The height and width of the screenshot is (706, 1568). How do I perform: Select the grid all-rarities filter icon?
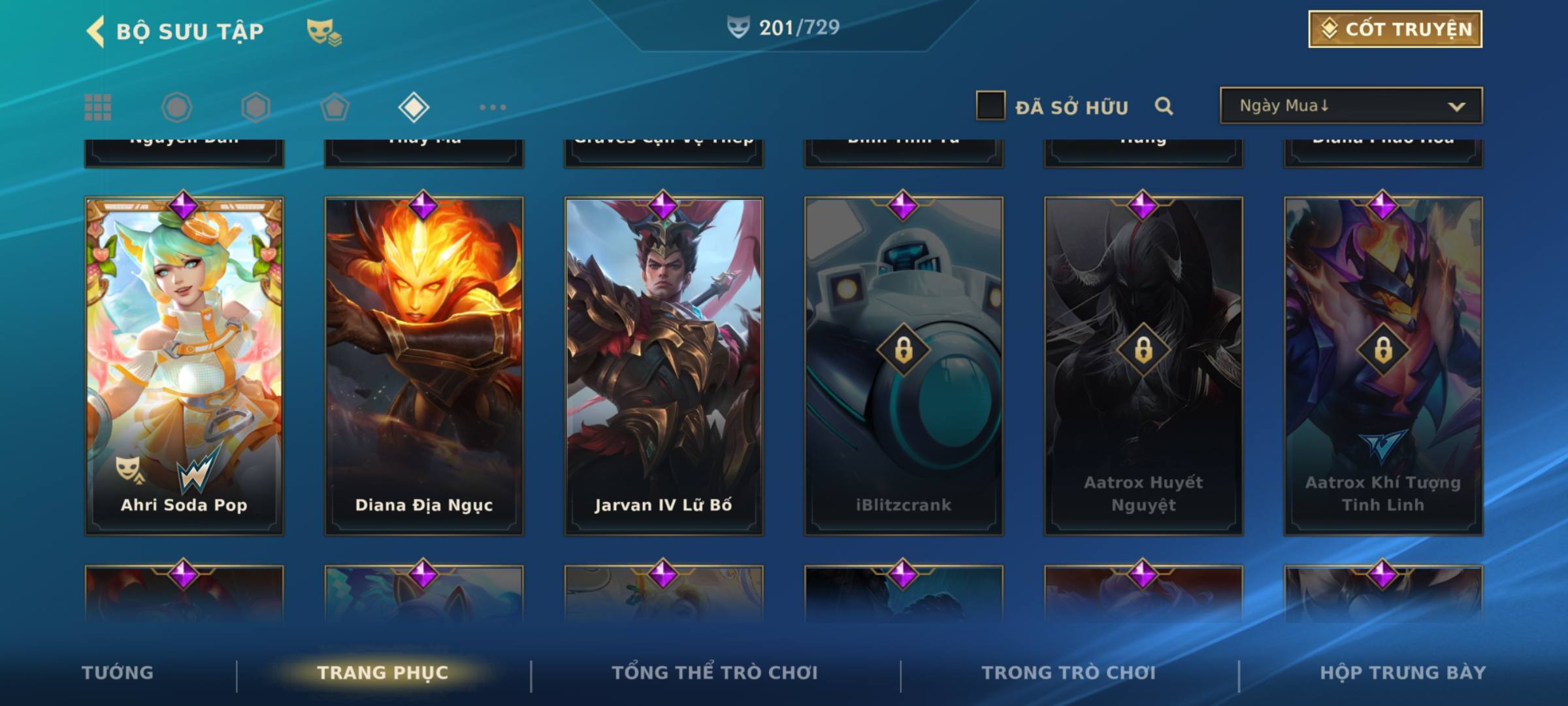(98, 107)
